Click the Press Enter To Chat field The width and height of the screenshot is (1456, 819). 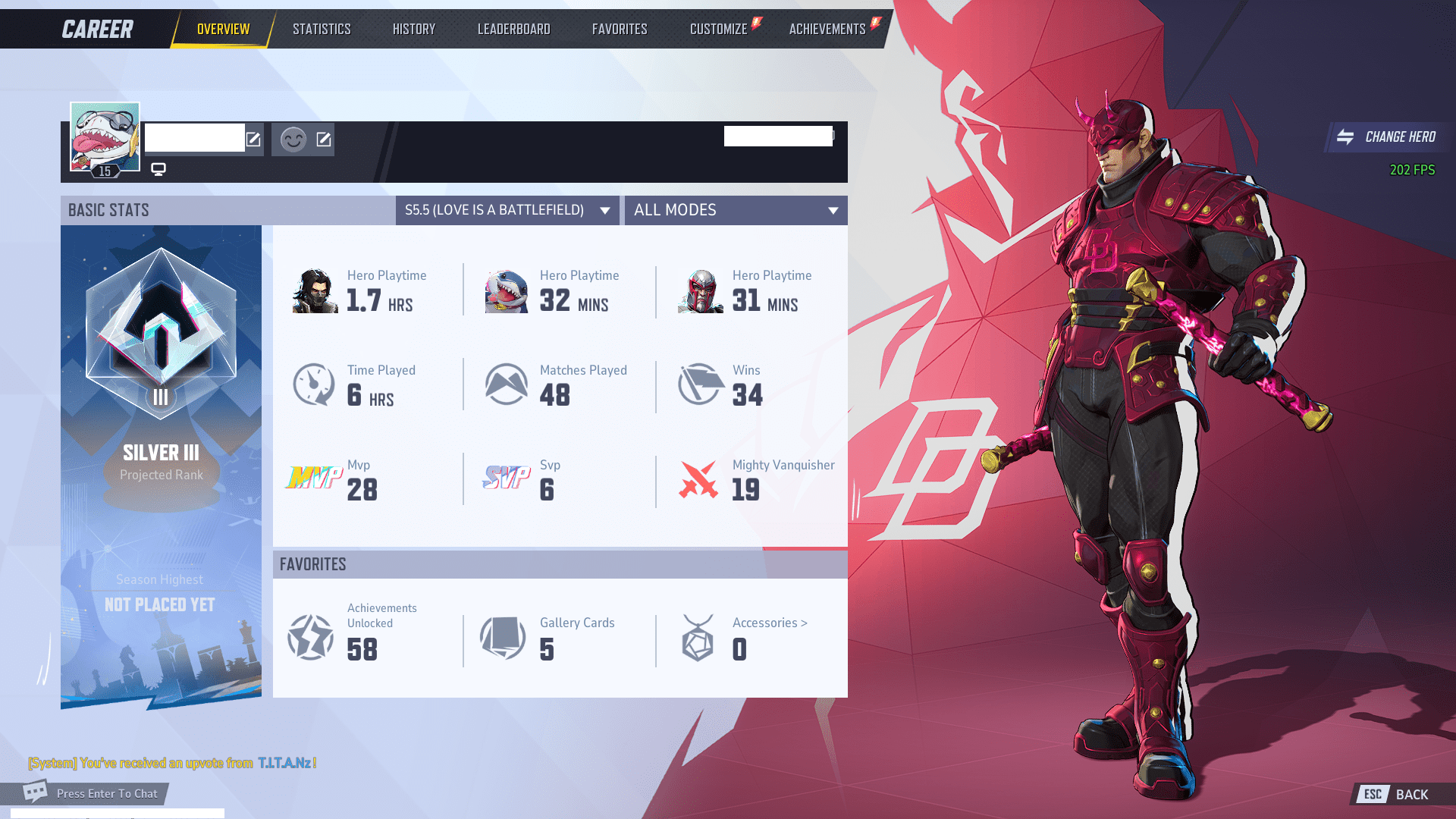click(x=106, y=793)
